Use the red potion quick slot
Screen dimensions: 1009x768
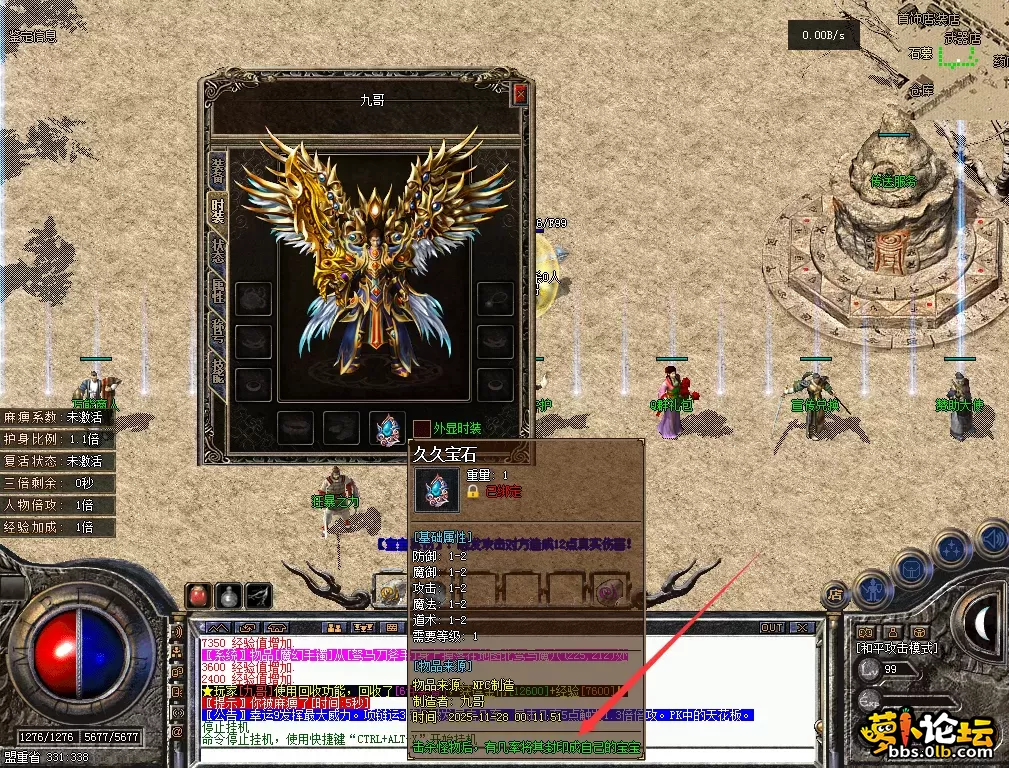coord(198,596)
